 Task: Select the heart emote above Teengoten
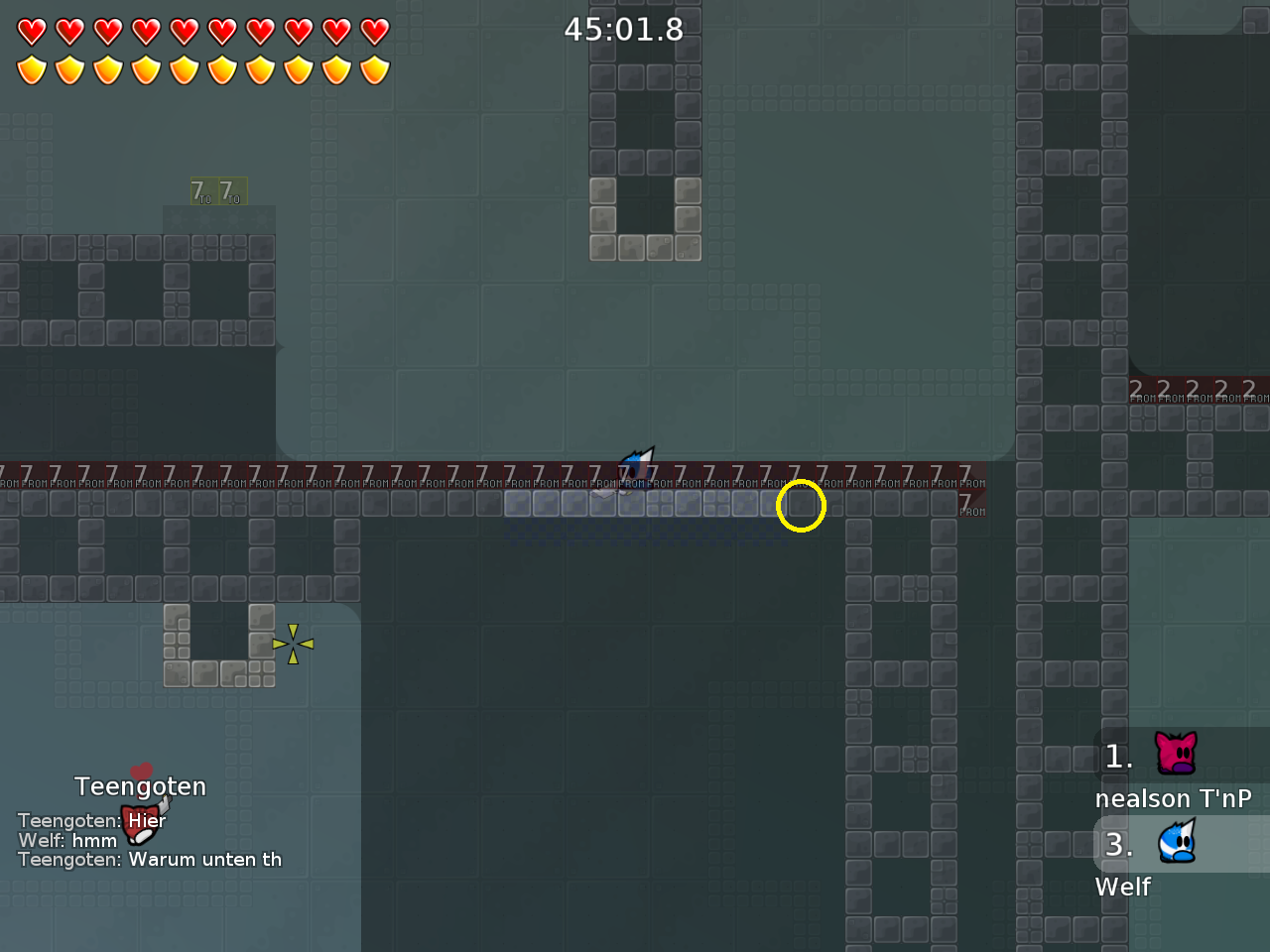pyautogui.click(x=140, y=771)
